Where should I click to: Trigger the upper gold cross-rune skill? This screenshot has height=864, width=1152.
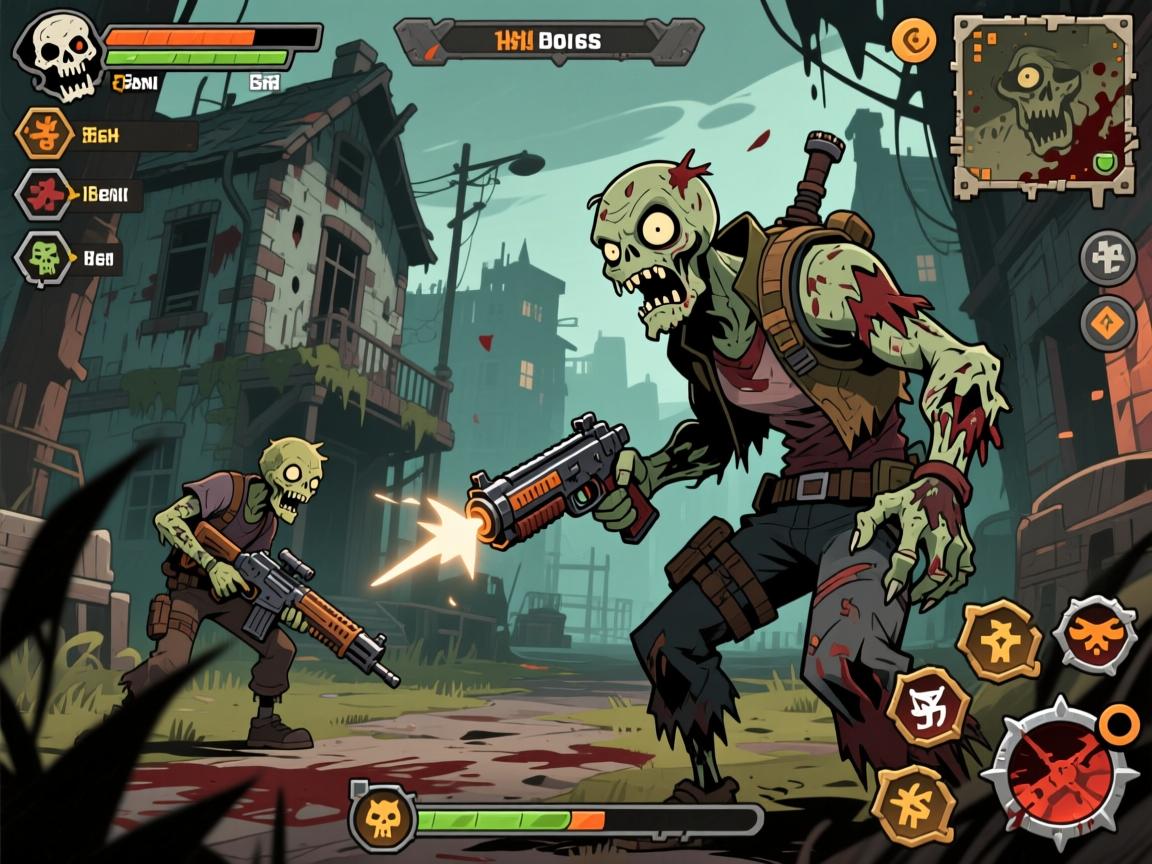(x=999, y=641)
